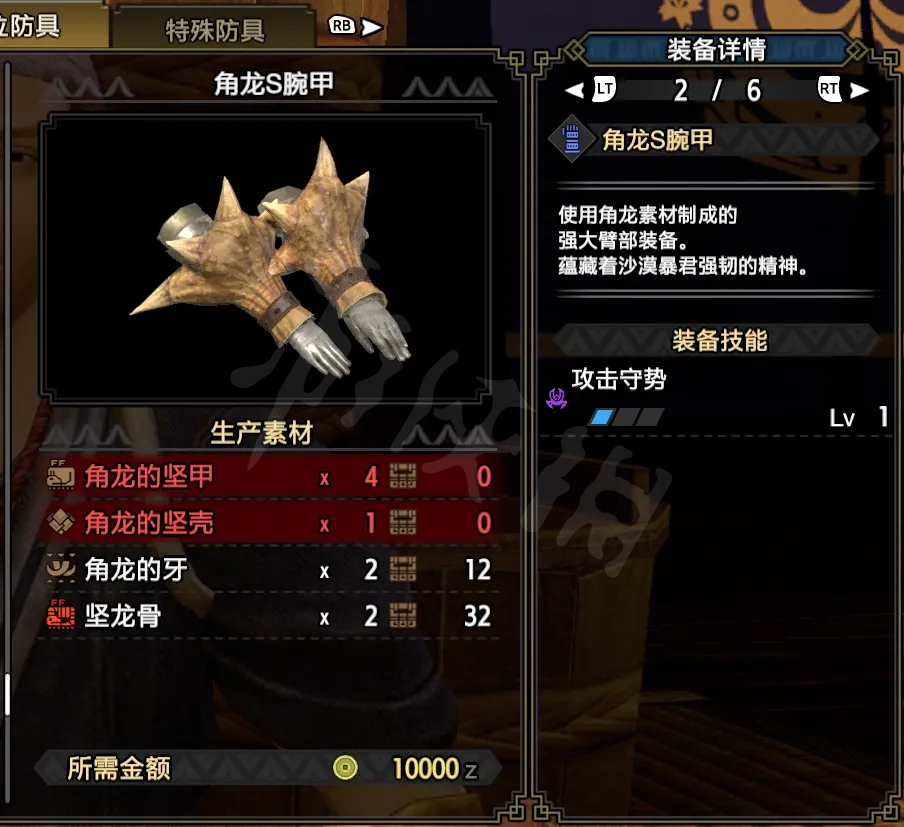The height and width of the screenshot is (827, 904).
Task: Select the 角龙的坚壳 material row
Action: pos(269,523)
